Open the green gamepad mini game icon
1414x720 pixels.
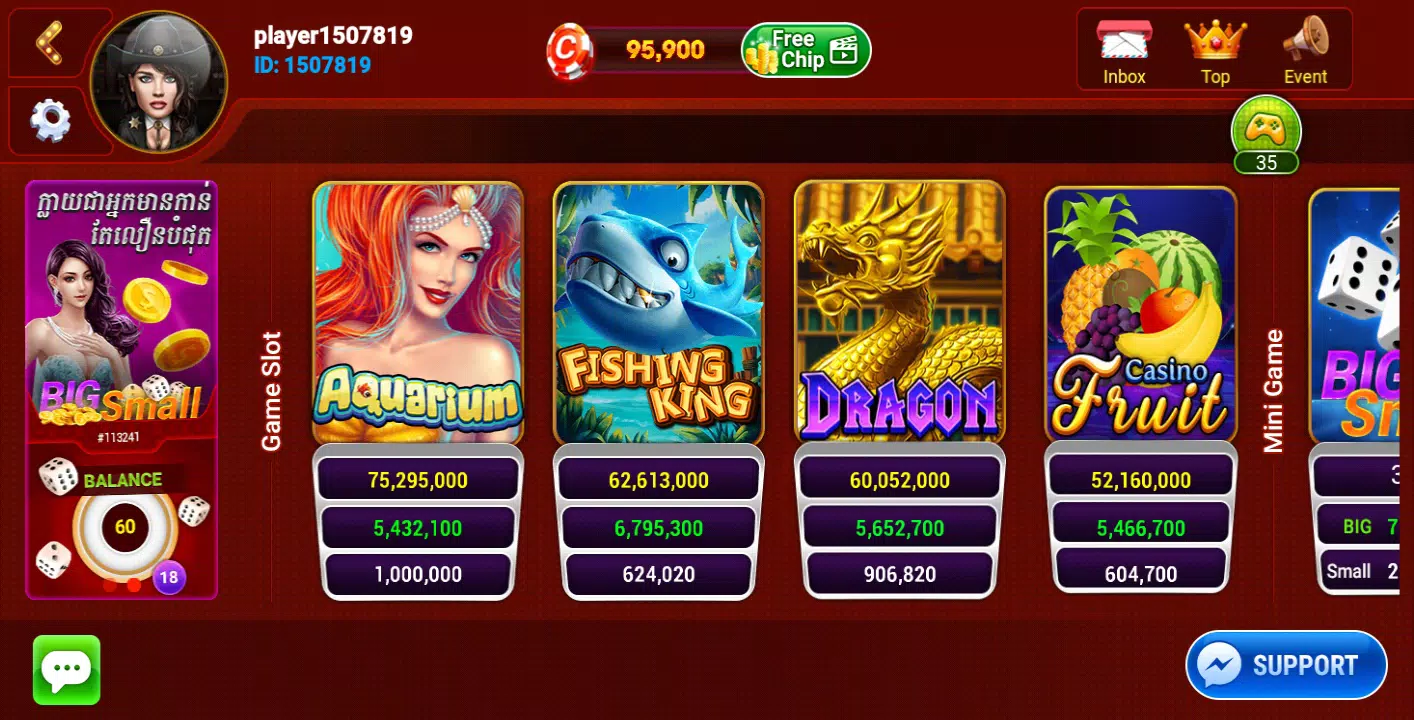(x=1266, y=128)
